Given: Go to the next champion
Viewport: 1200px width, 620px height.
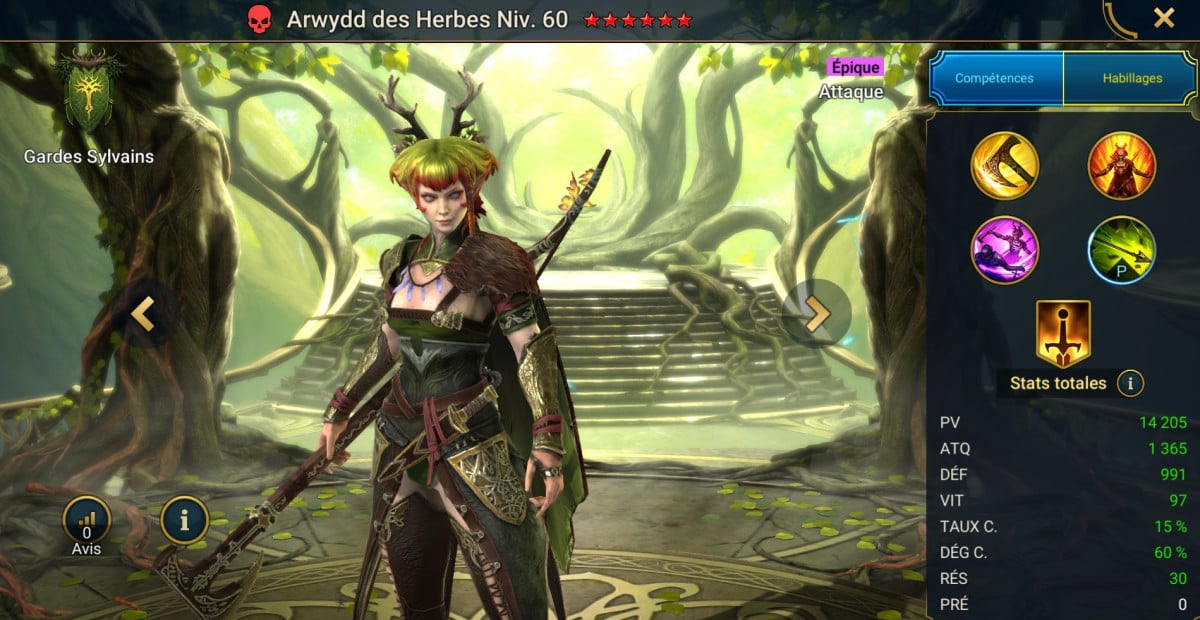Looking at the screenshot, I should [x=817, y=314].
